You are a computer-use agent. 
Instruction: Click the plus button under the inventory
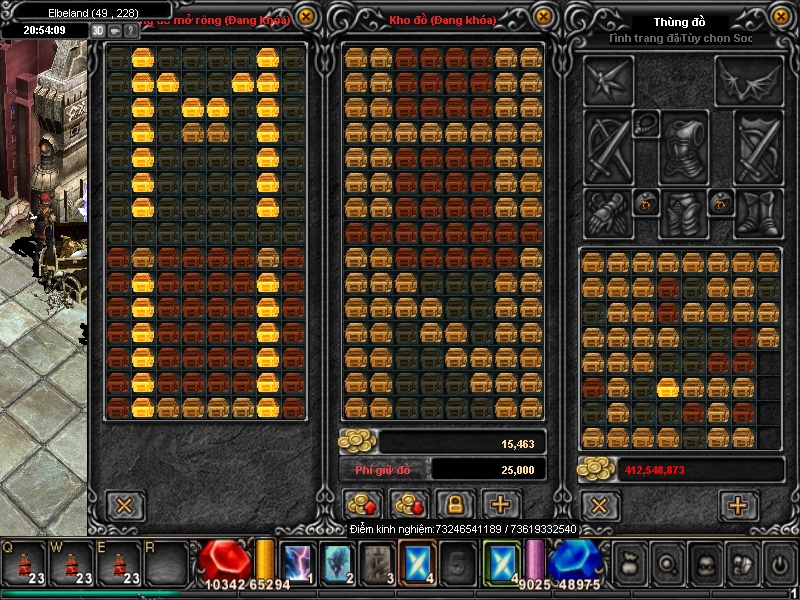point(738,505)
